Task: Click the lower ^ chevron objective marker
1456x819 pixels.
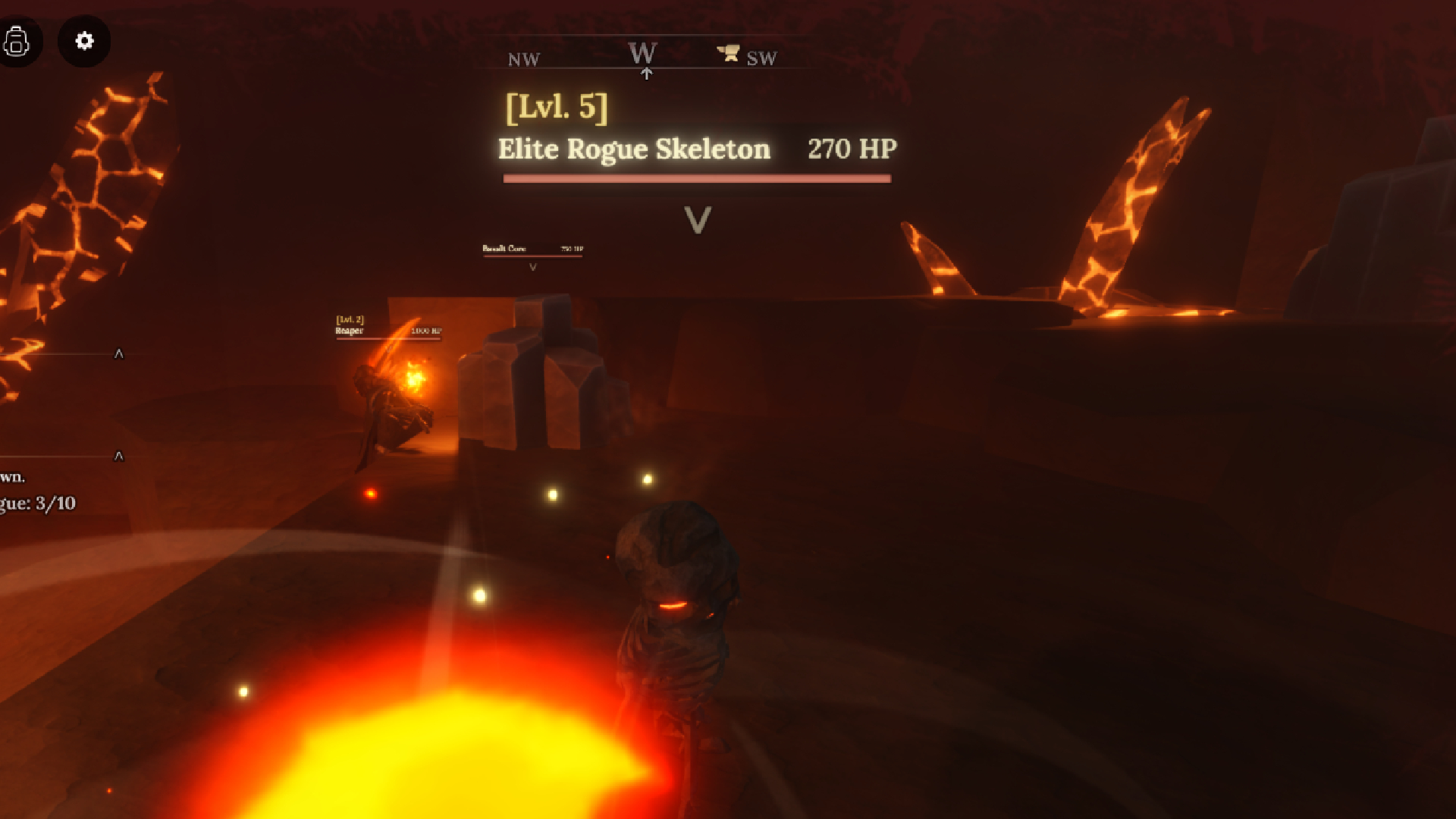Action: 118,456
